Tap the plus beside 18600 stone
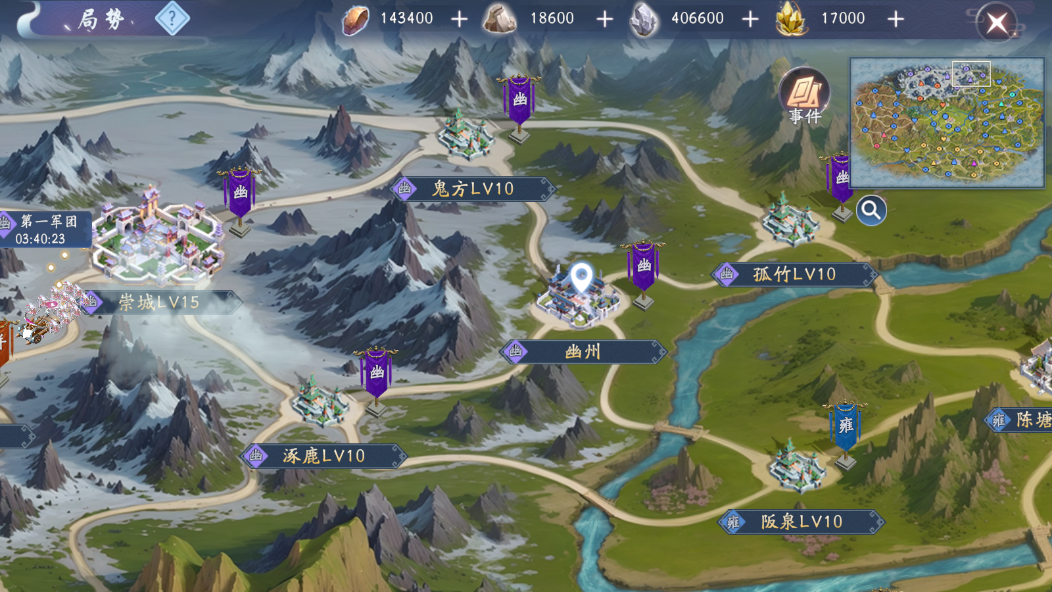Image resolution: width=1052 pixels, height=592 pixels. pyautogui.click(x=605, y=19)
